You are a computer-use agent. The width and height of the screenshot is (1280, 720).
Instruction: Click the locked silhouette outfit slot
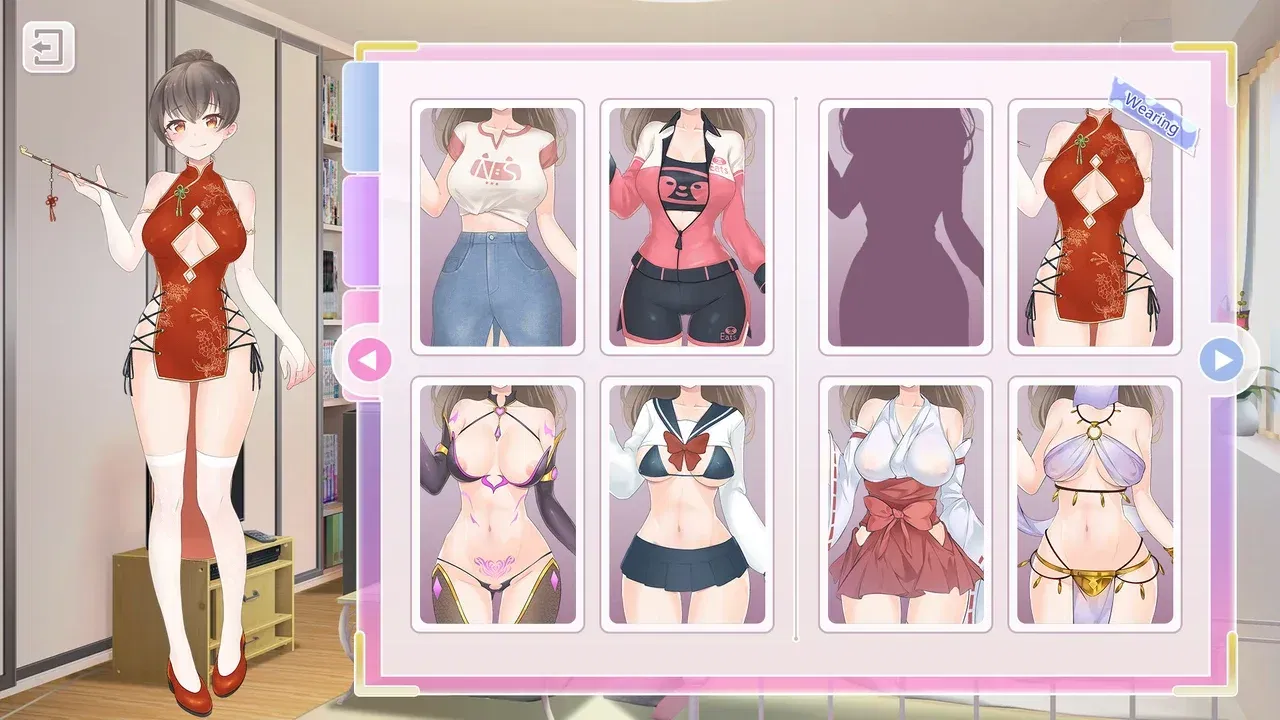(903, 225)
